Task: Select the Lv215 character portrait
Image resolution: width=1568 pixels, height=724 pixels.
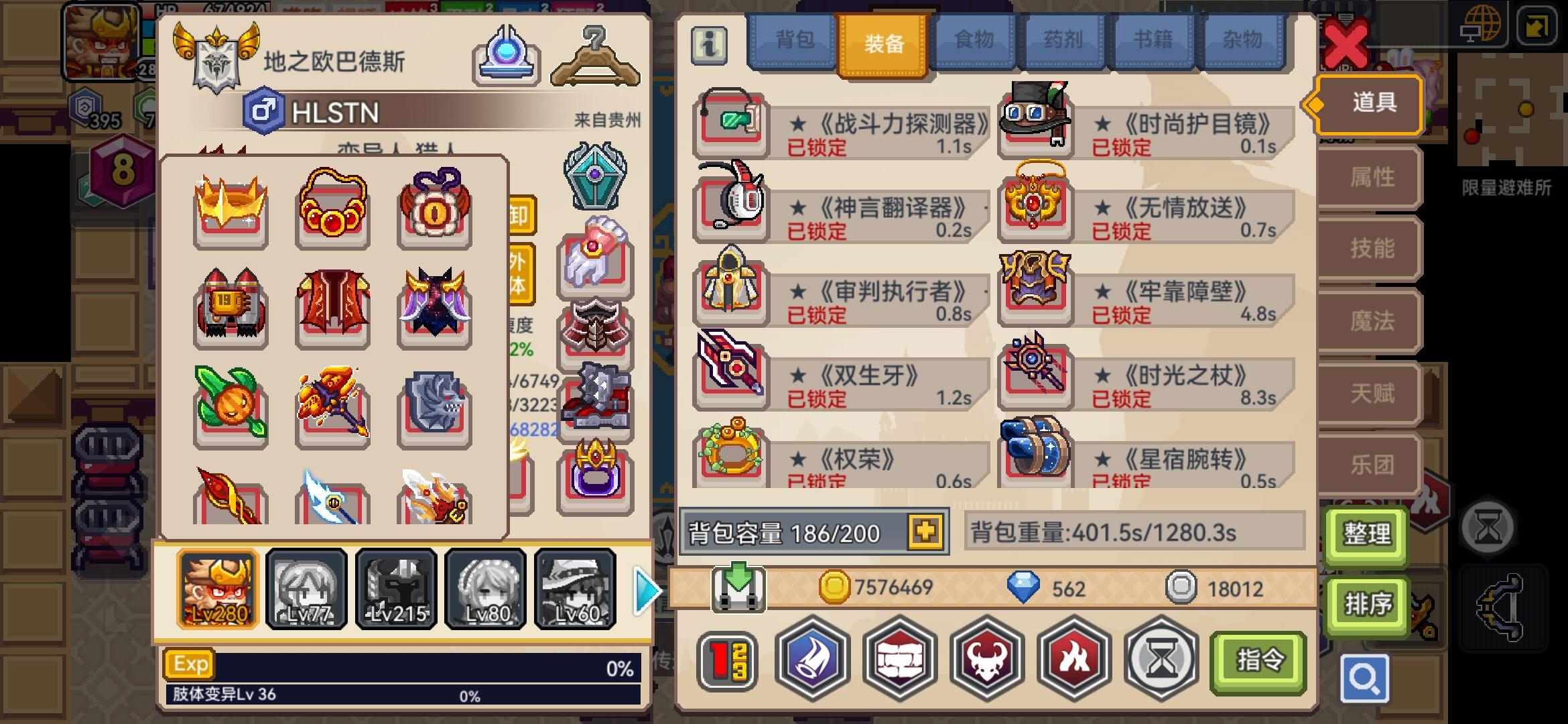Action: [396, 588]
